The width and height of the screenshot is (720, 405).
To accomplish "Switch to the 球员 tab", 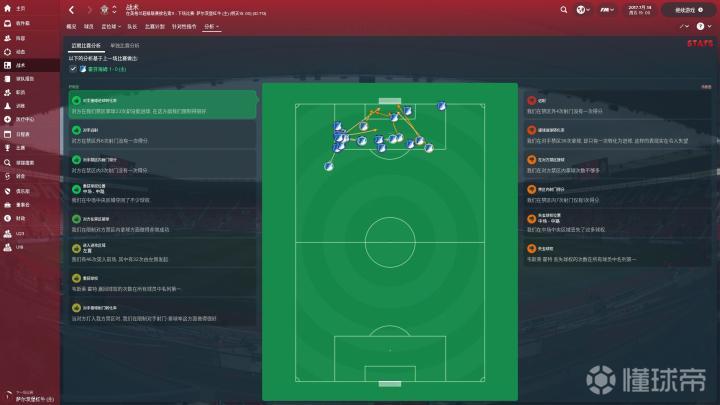I will pyautogui.click(x=89, y=26).
